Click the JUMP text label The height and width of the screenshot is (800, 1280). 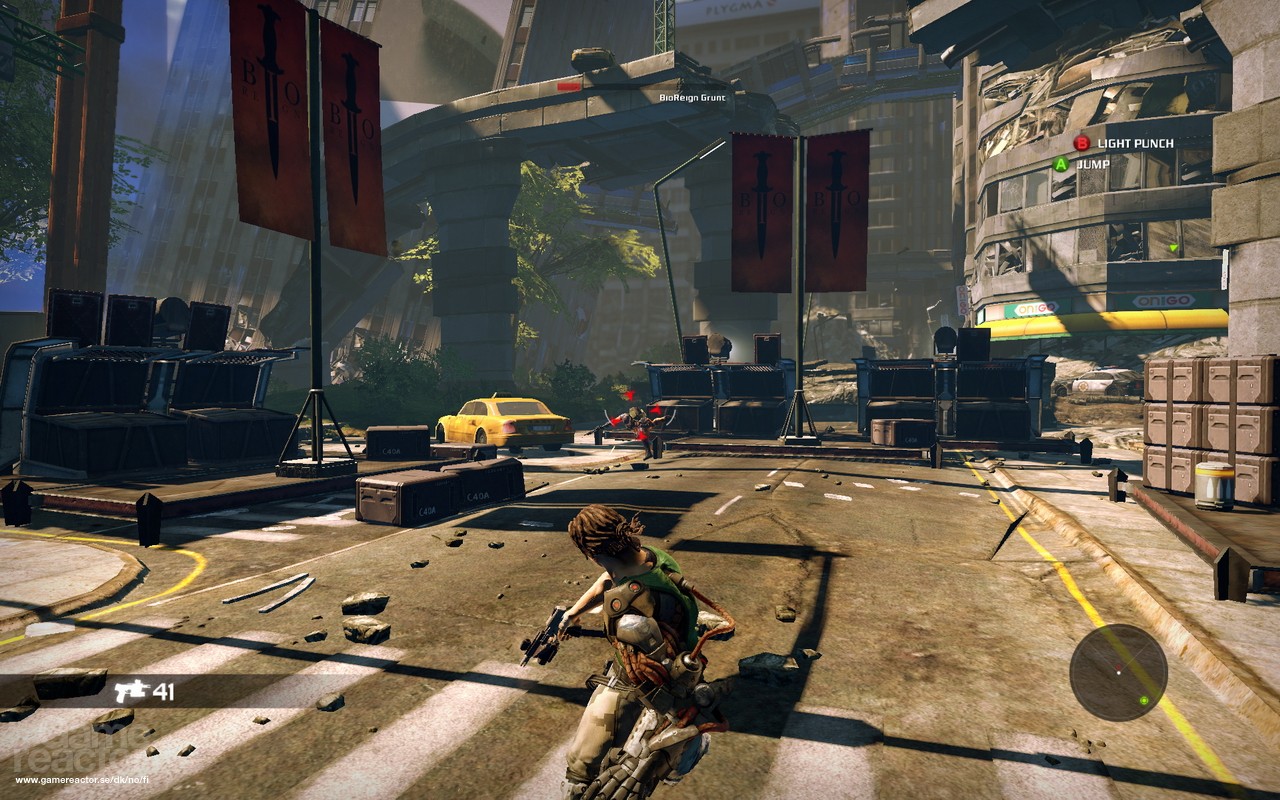[1092, 166]
